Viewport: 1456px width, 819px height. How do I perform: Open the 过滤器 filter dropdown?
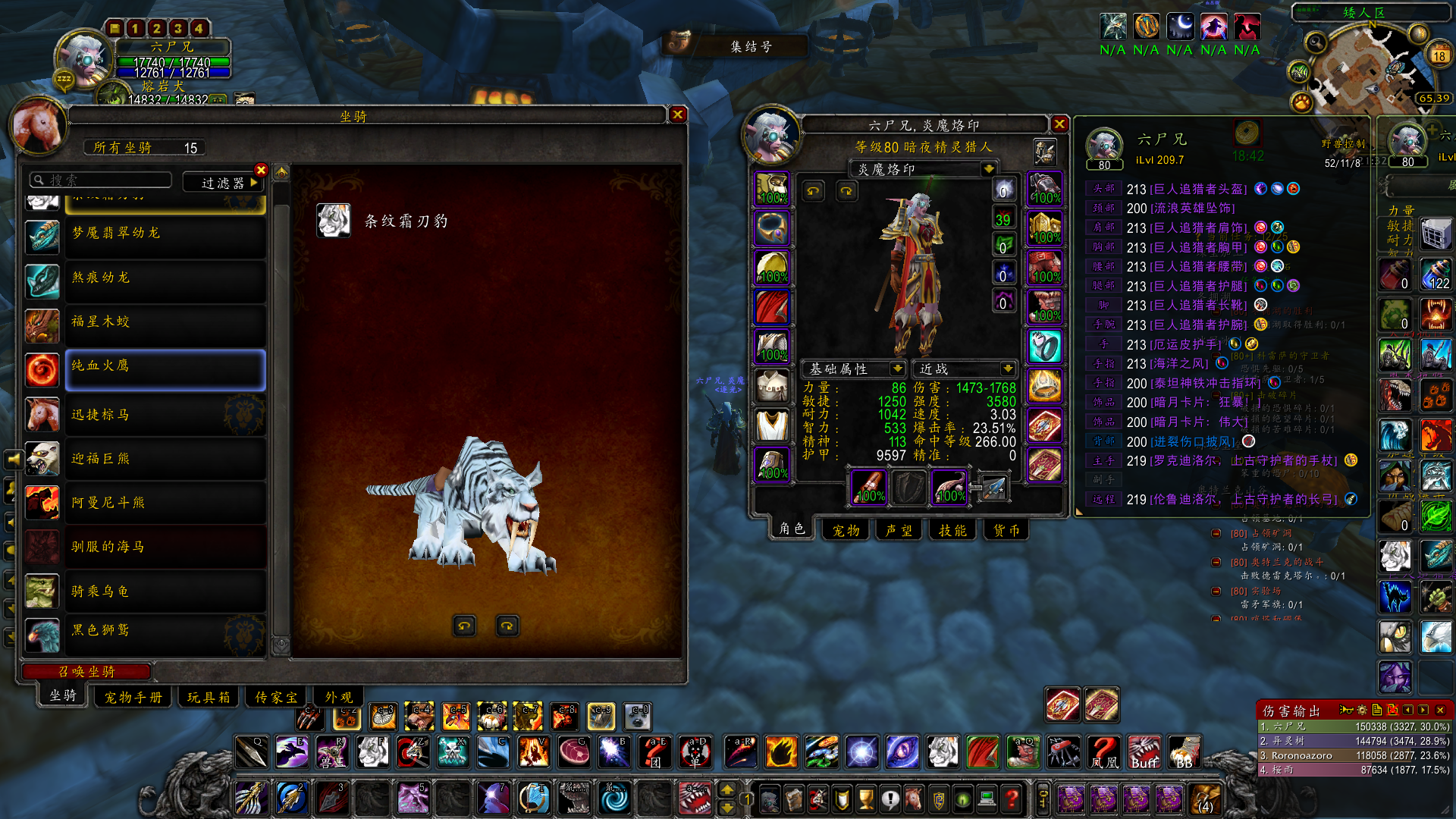(223, 182)
